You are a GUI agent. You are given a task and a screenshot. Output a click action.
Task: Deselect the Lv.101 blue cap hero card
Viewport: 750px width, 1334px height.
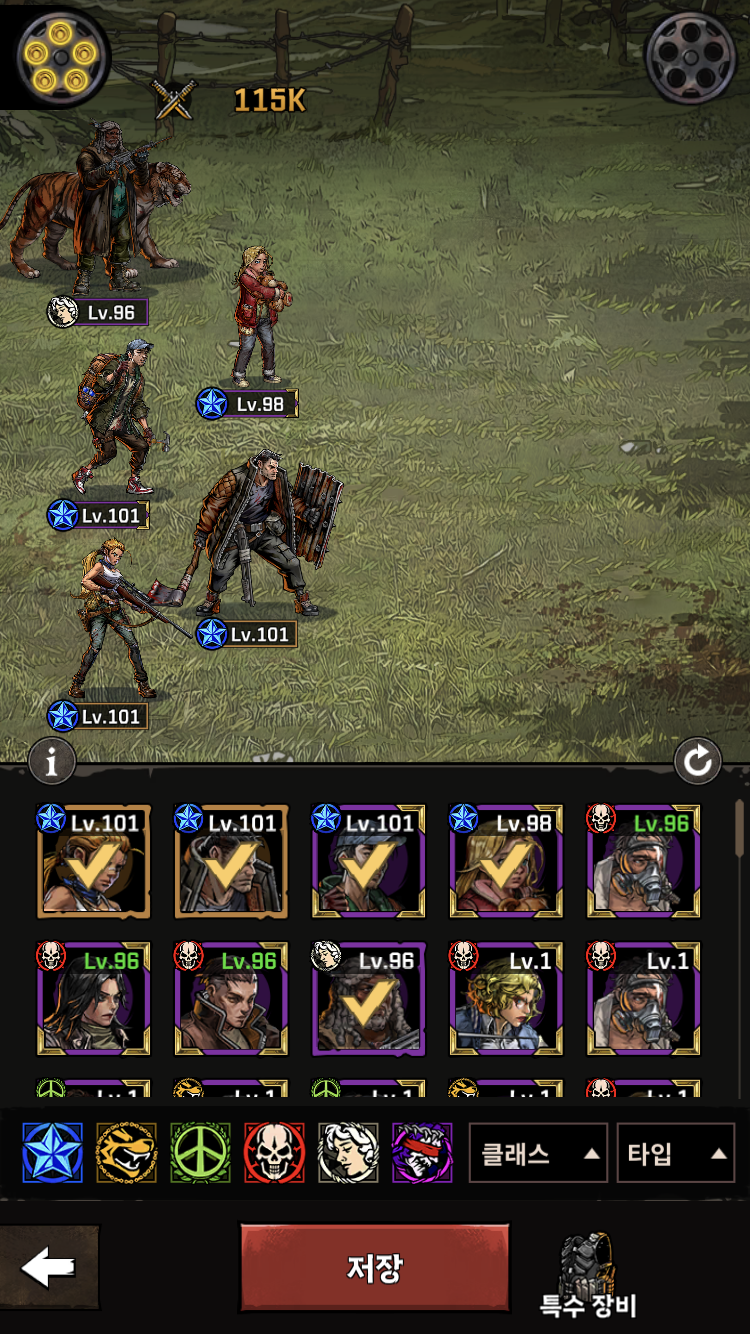click(x=368, y=862)
